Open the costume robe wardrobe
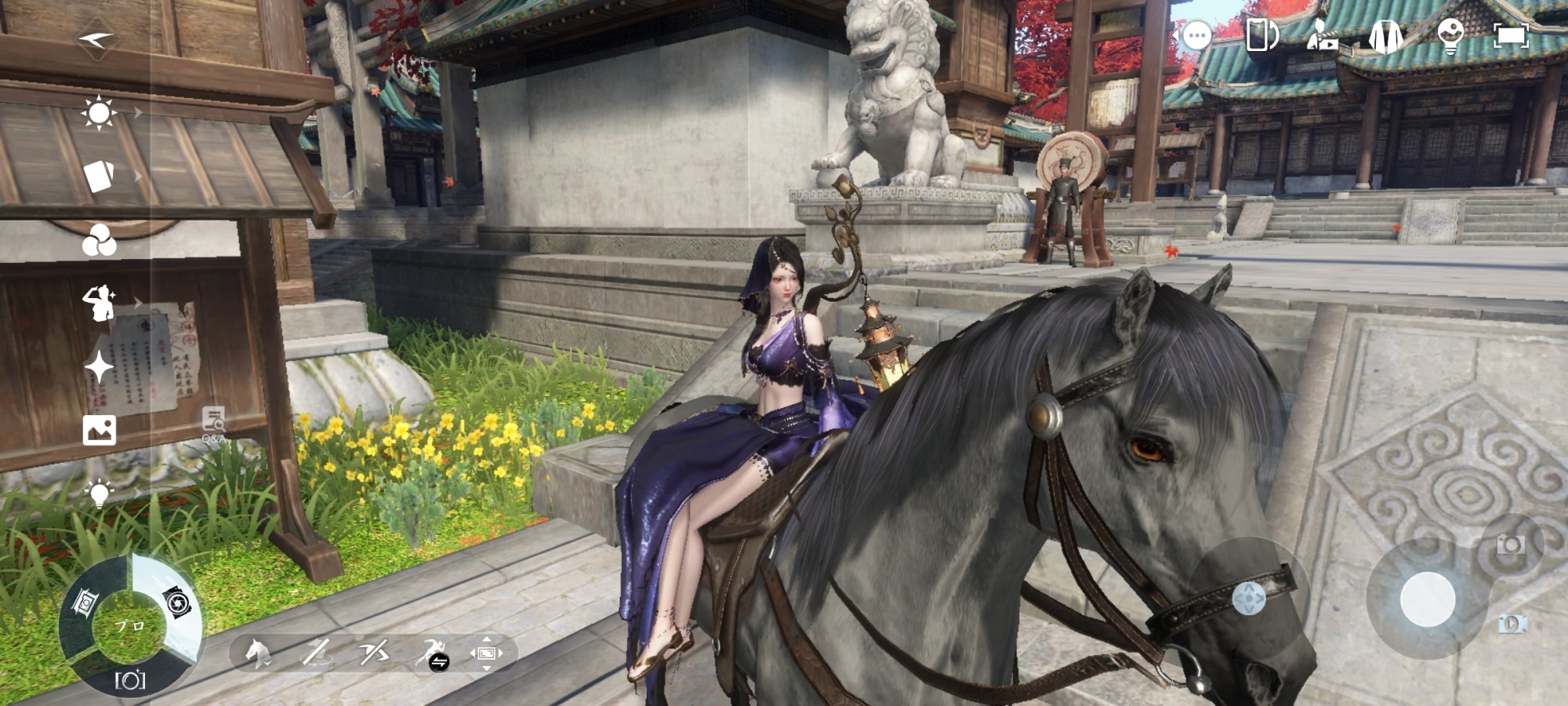 click(x=1385, y=36)
